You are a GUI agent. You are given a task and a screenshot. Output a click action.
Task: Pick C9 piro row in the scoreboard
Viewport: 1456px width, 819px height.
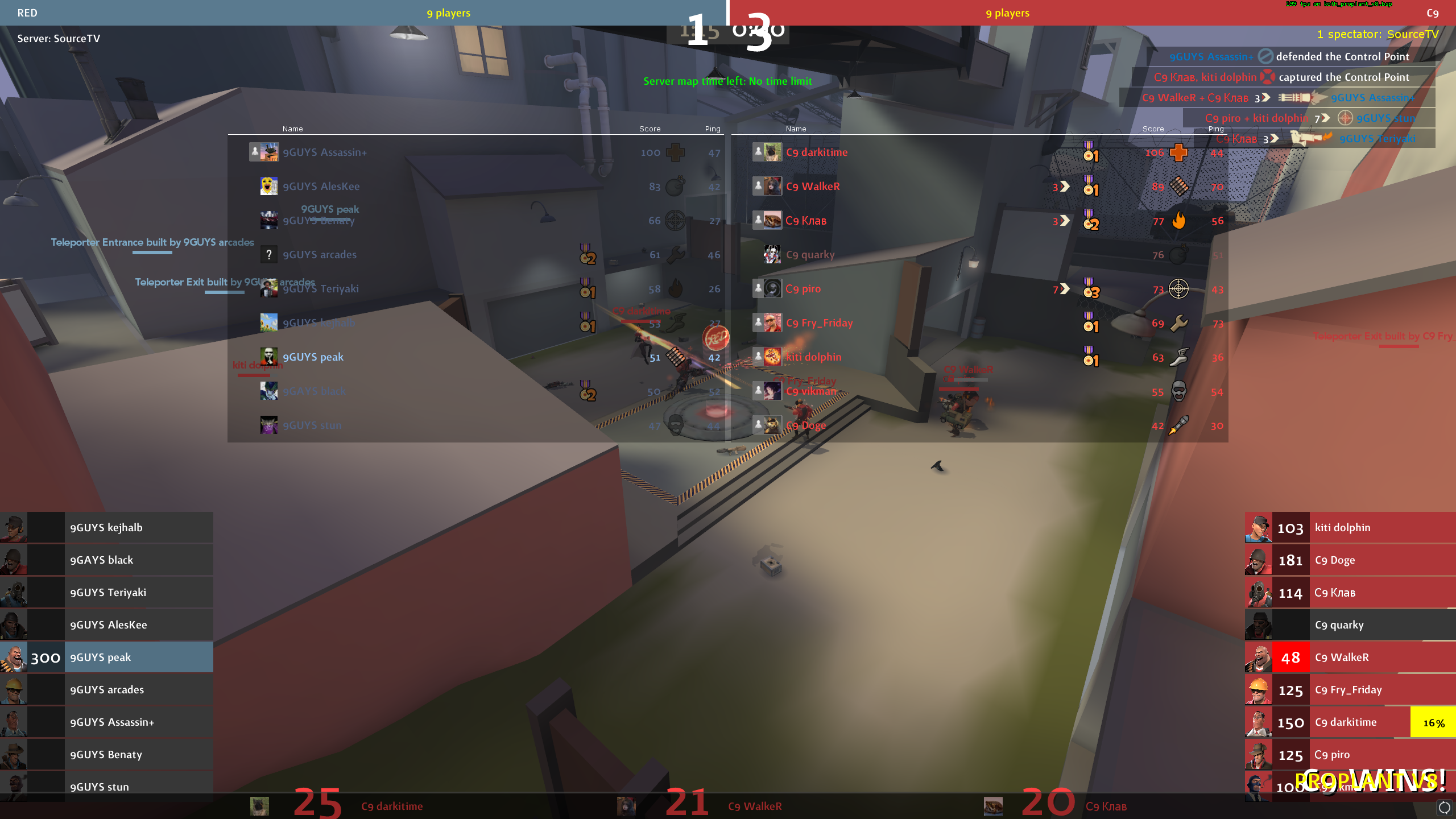click(x=803, y=289)
